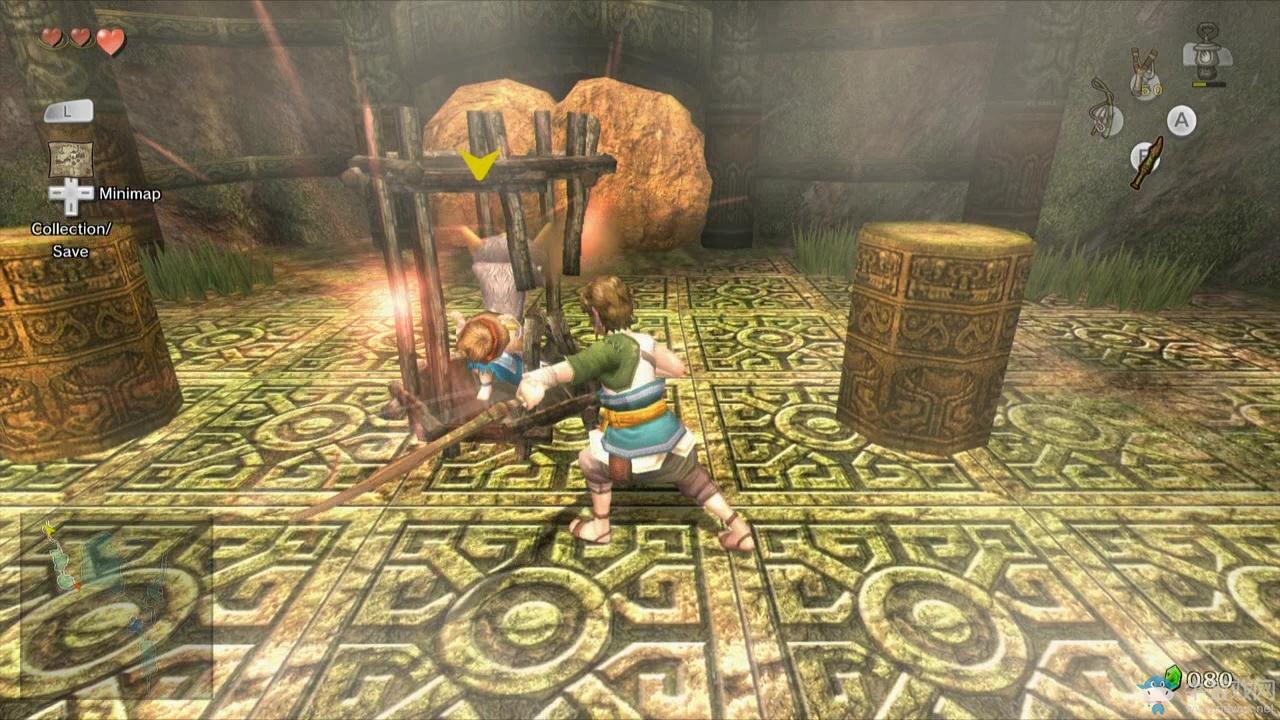
Task: Toggle the middle heart display
Action: pos(80,39)
